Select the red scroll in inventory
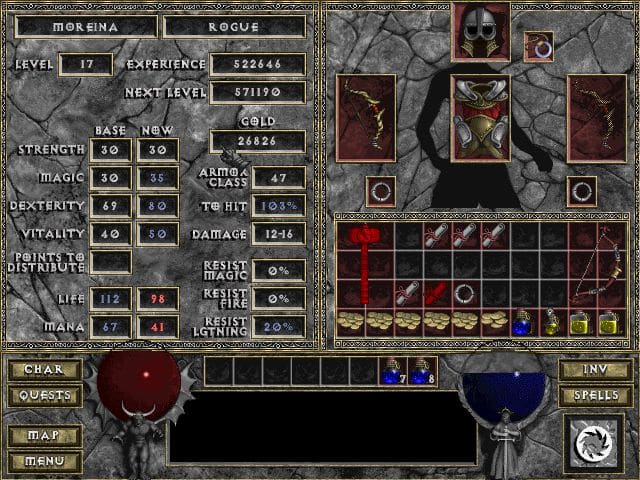The image size is (640, 480). 436,294
